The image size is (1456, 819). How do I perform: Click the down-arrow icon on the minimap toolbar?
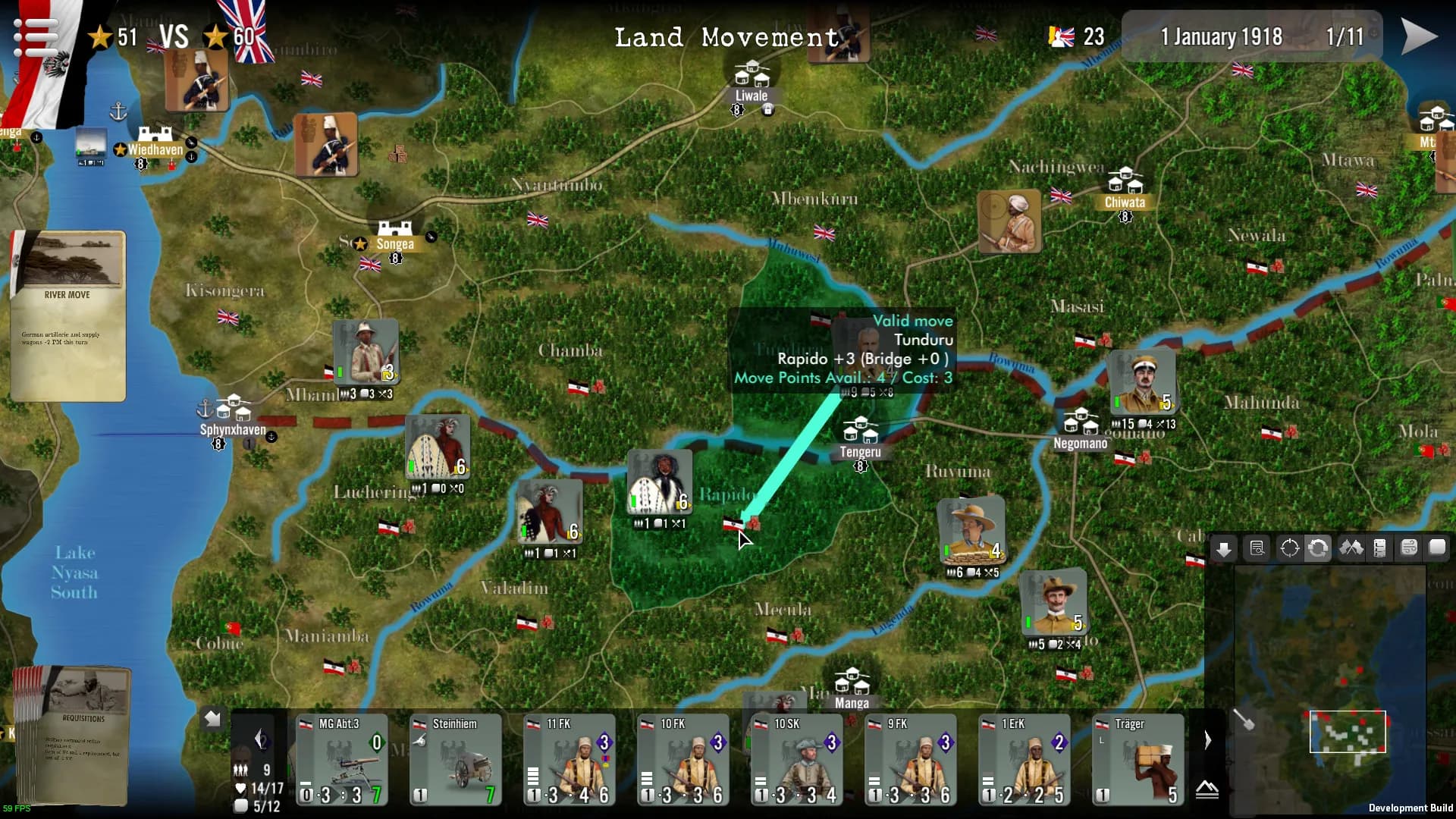click(1224, 548)
